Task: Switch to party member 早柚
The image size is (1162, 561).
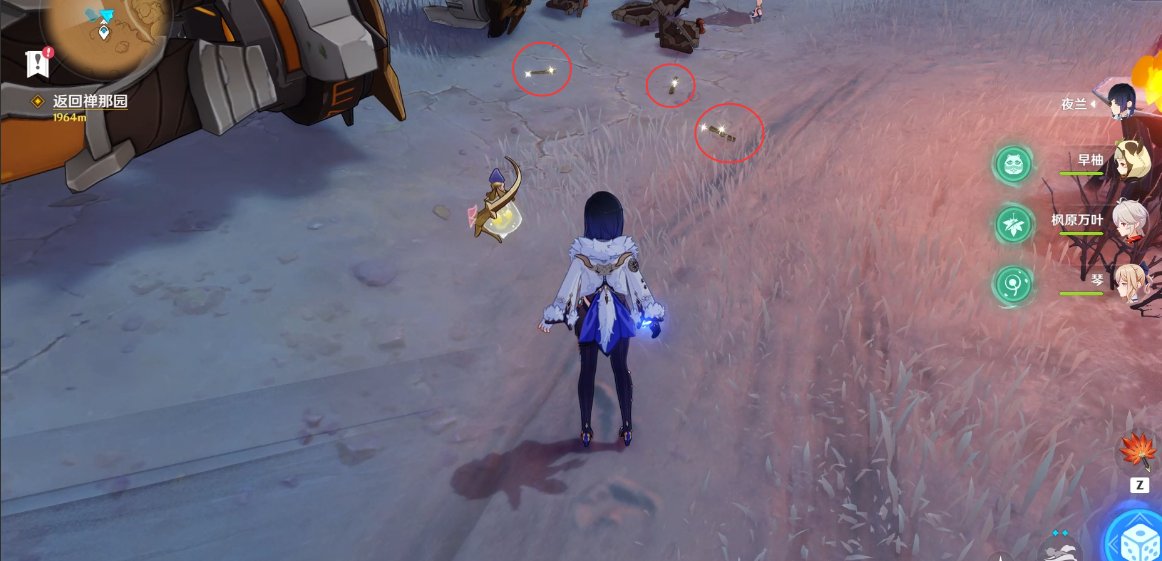Action: click(1128, 166)
